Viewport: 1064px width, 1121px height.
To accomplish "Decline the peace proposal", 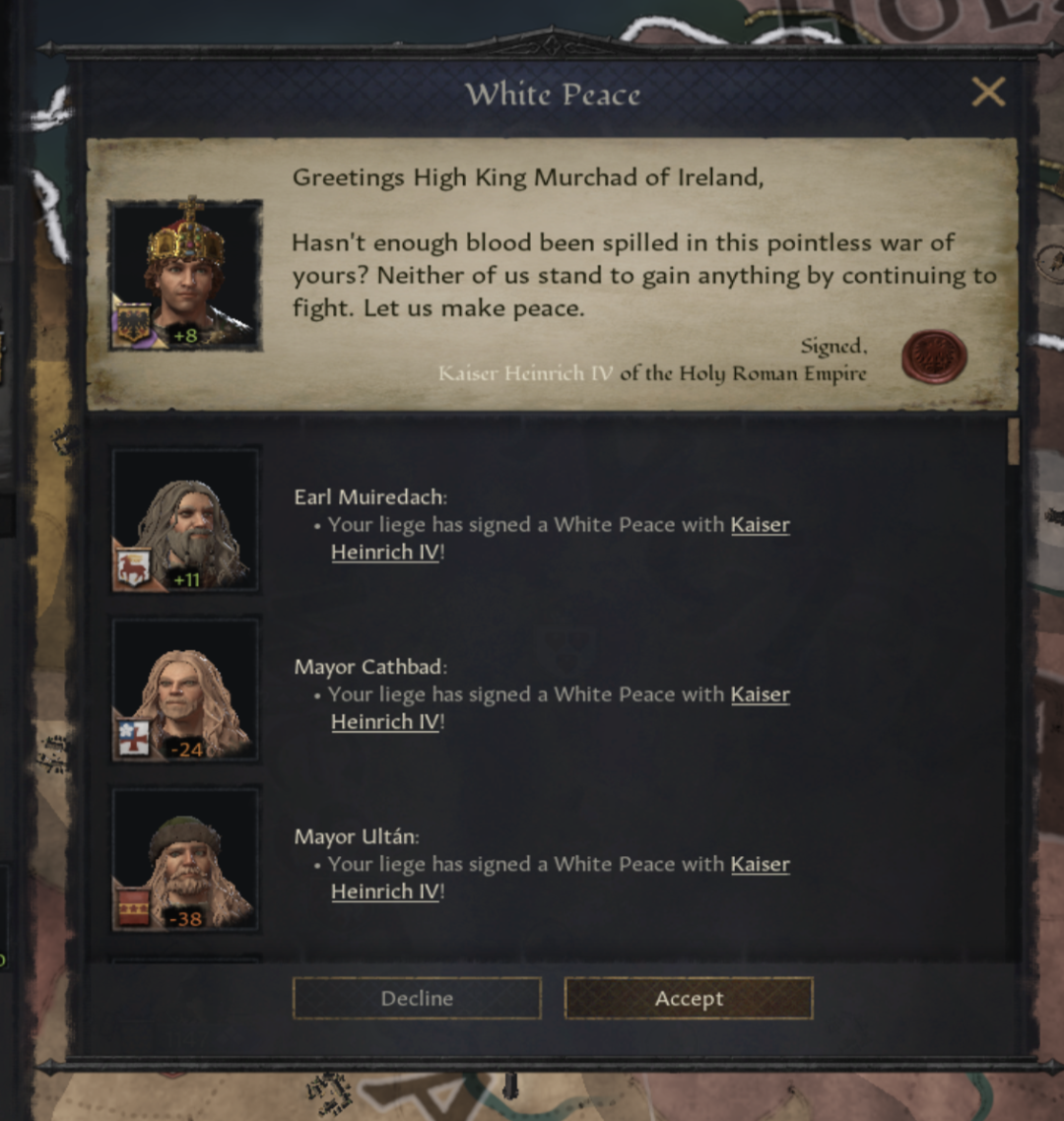I will pos(417,998).
